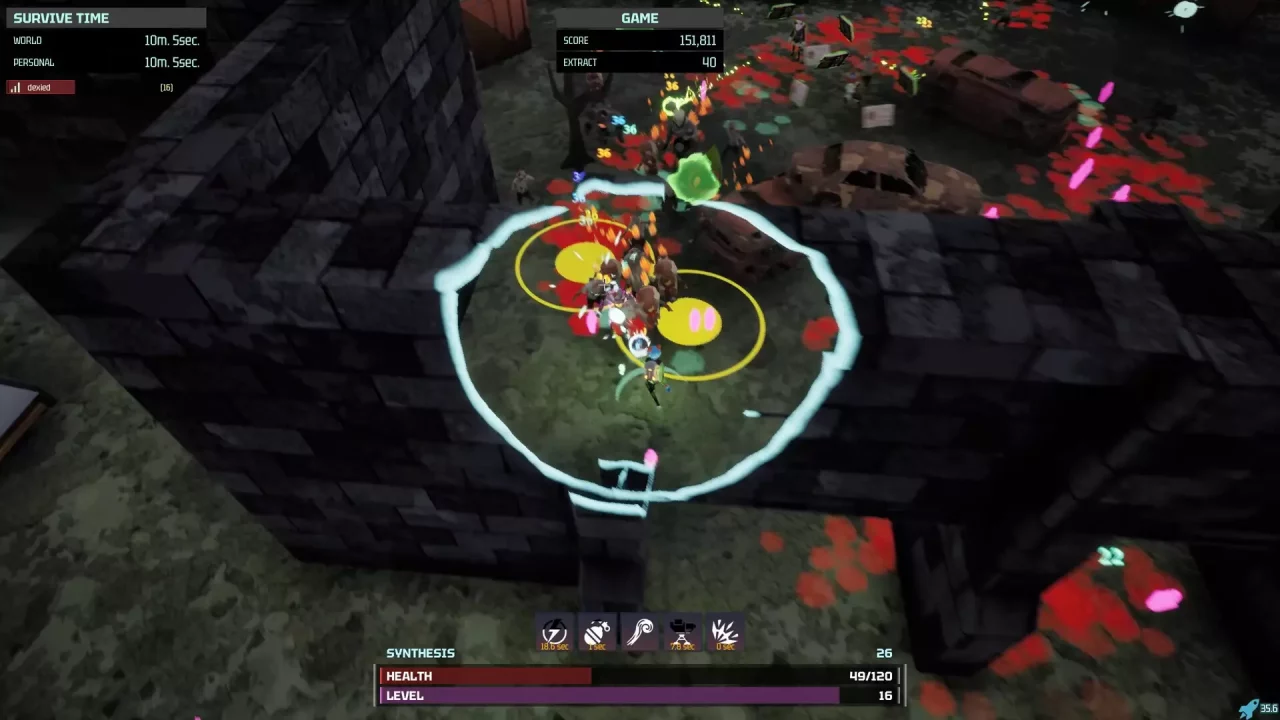The width and height of the screenshot is (1280, 720).
Task: Select the EXTRACT counter showing 40
Action: [640, 62]
